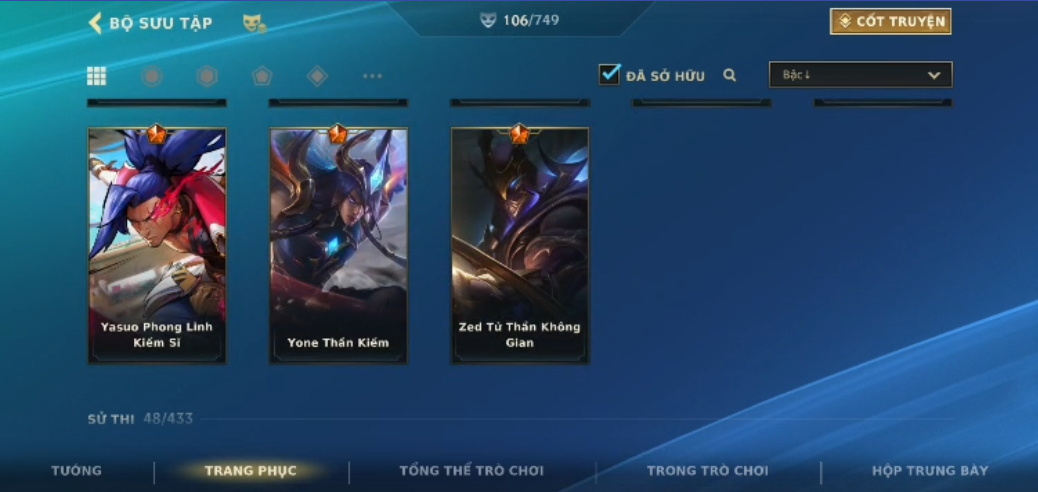
Task: Open the Trong Trò Chơi tab
Action: pos(707,471)
